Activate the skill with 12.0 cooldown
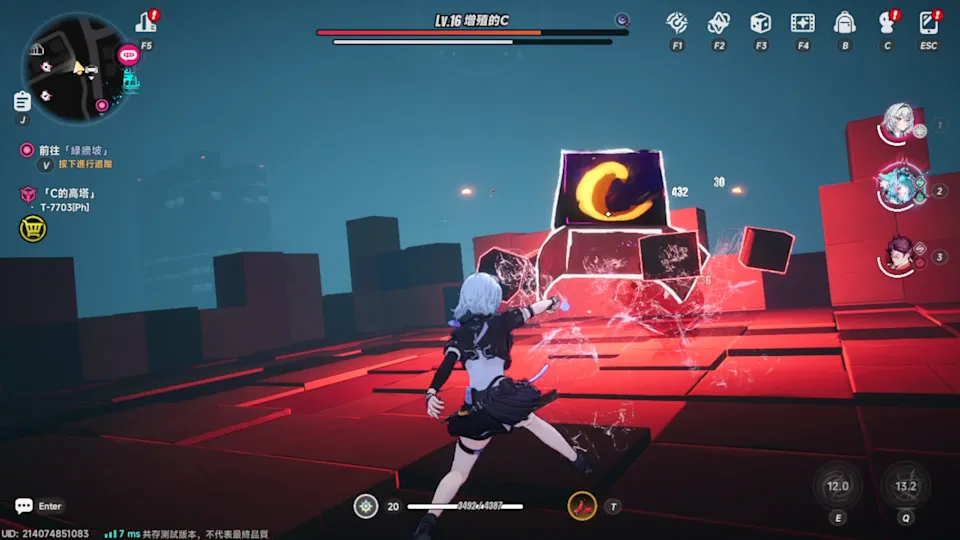The width and height of the screenshot is (960, 540). (x=837, y=486)
